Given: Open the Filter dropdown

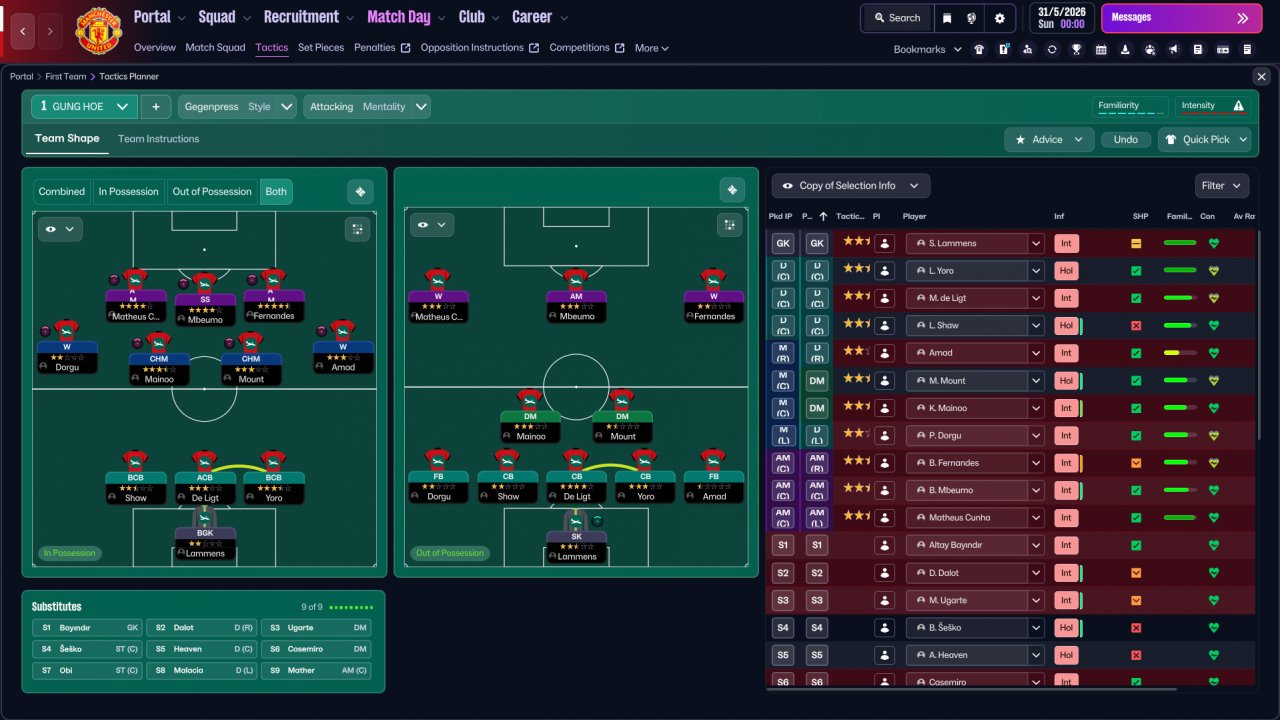Looking at the screenshot, I should coord(1221,186).
